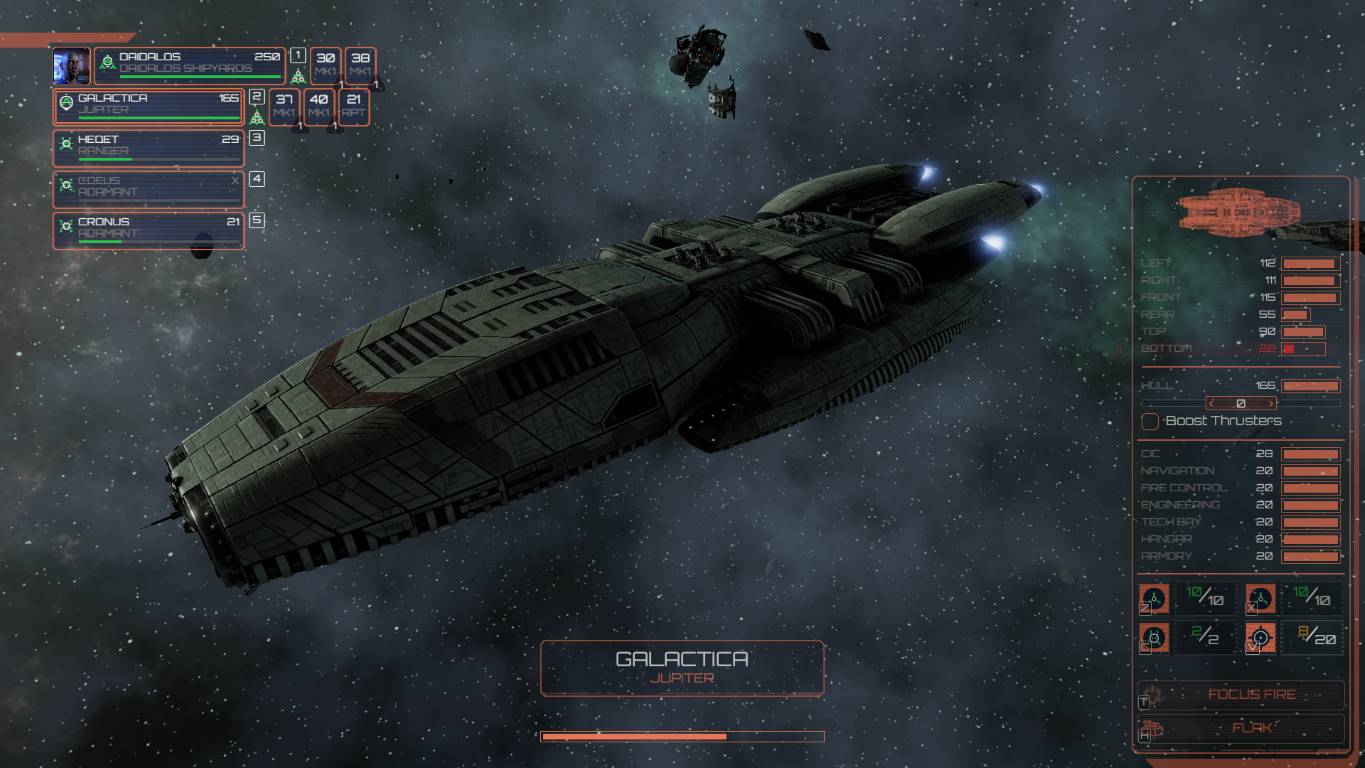Viewport: 1365px width, 768px height.
Task: Select the Galactica Jupiter ship entry
Action: click(148, 106)
